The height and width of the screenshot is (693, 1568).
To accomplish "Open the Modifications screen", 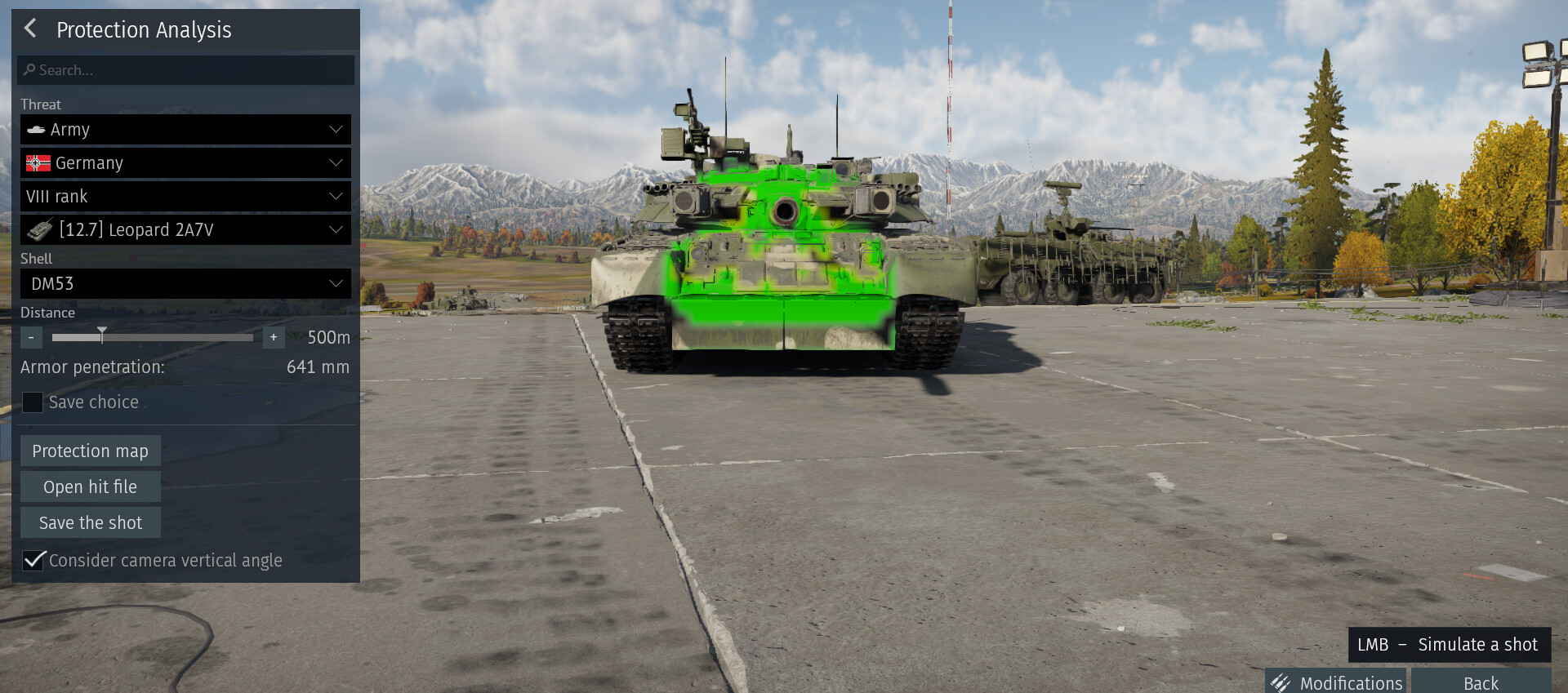I will coord(1337,682).
